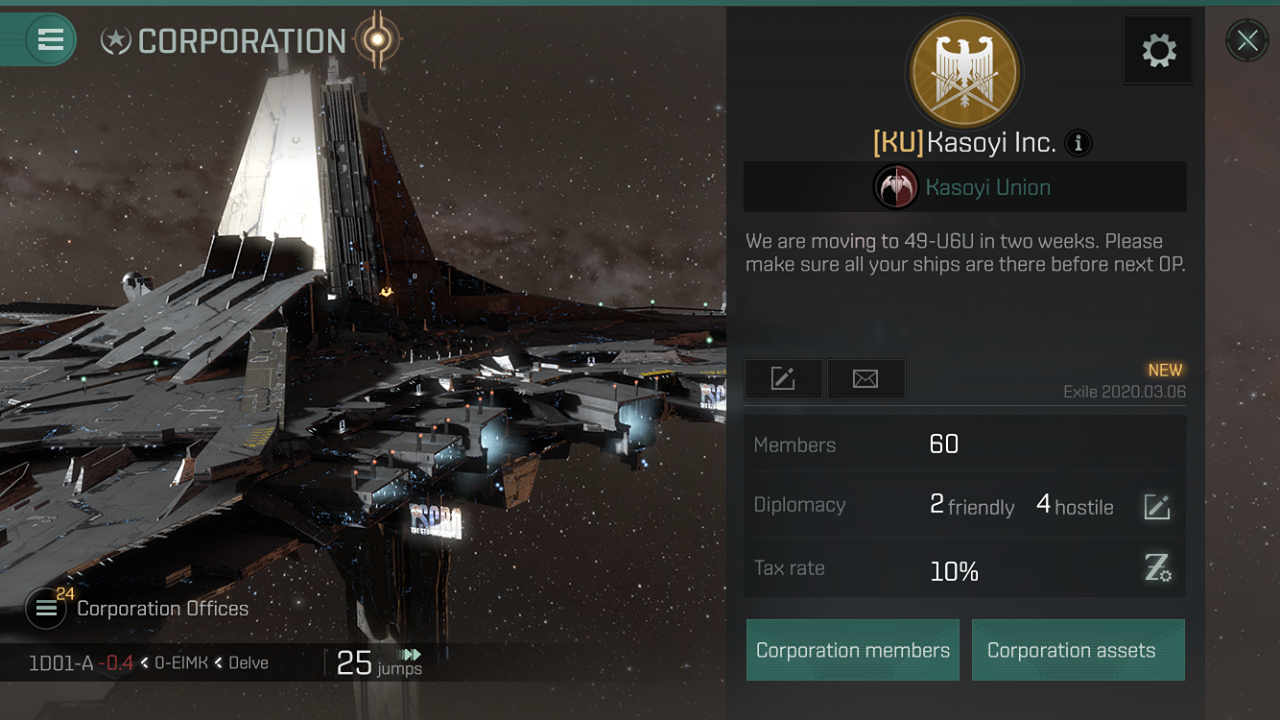Image resolution: width=1280 pixels, height=720 pixels.
Task: Open Corporation assets
Action: click(x=1078, y=650)
